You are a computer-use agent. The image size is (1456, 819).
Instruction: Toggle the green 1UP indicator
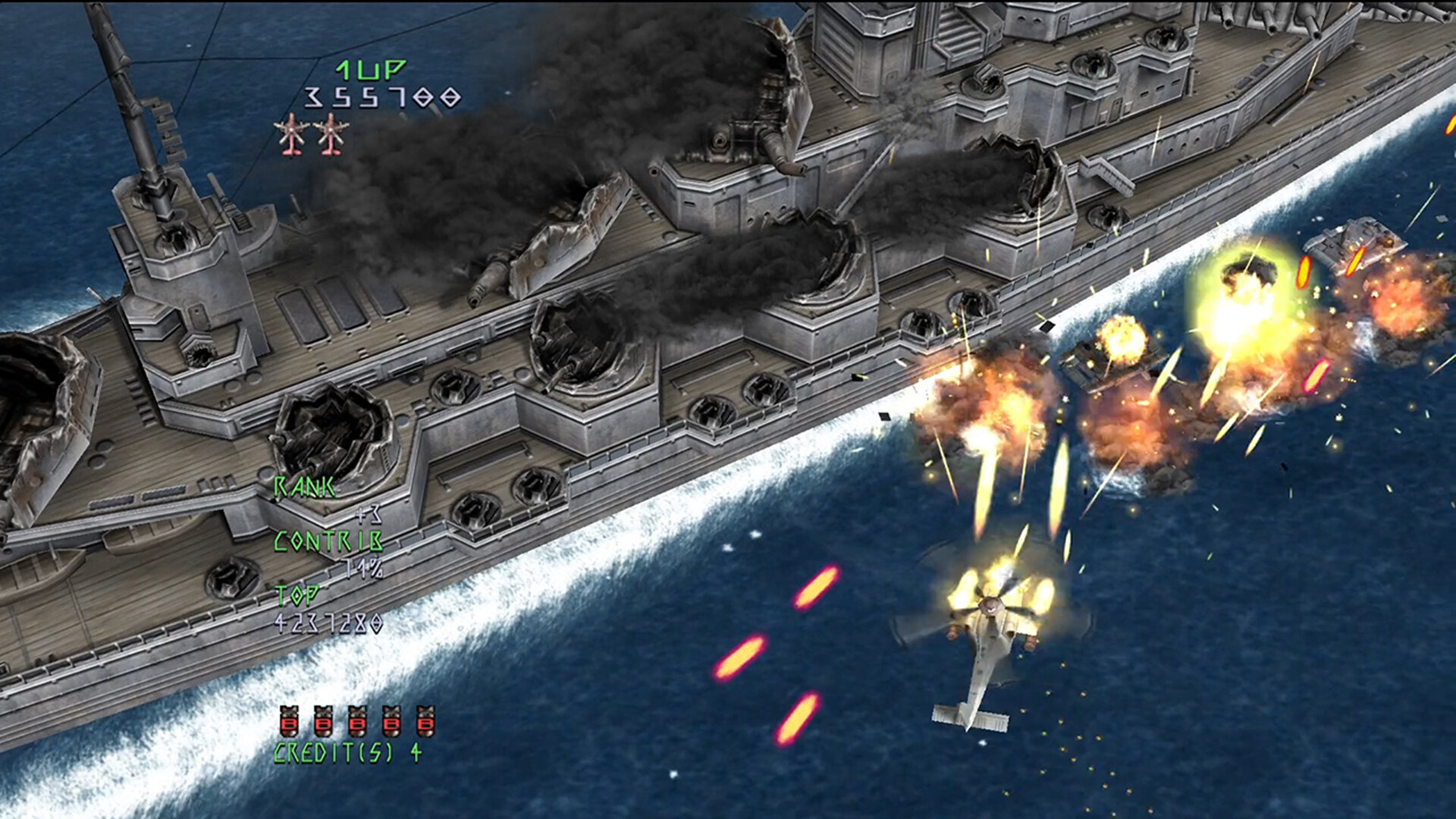(x=369, y=69)
